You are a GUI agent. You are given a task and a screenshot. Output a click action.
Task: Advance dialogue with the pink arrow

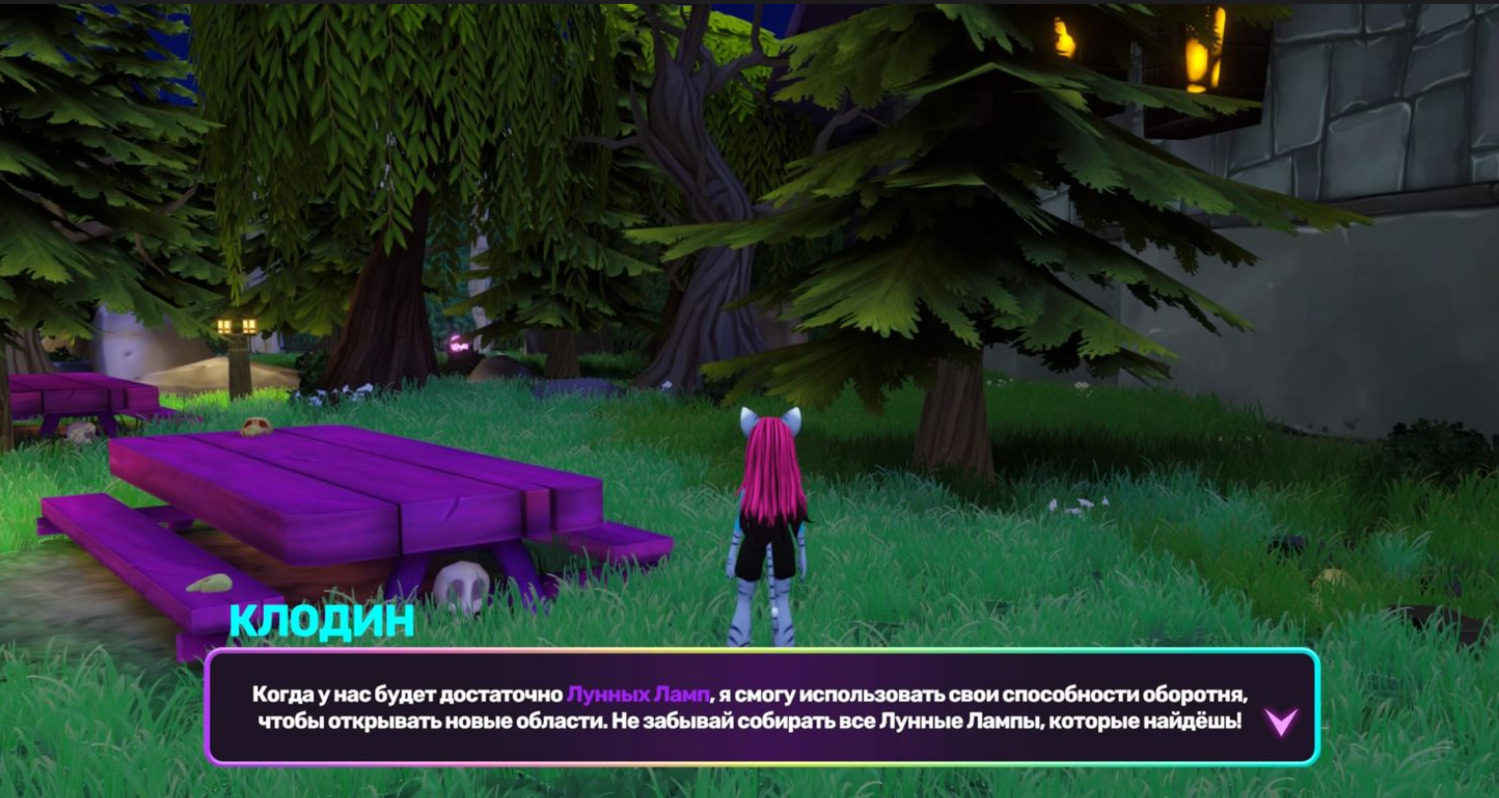point(1281,721)
